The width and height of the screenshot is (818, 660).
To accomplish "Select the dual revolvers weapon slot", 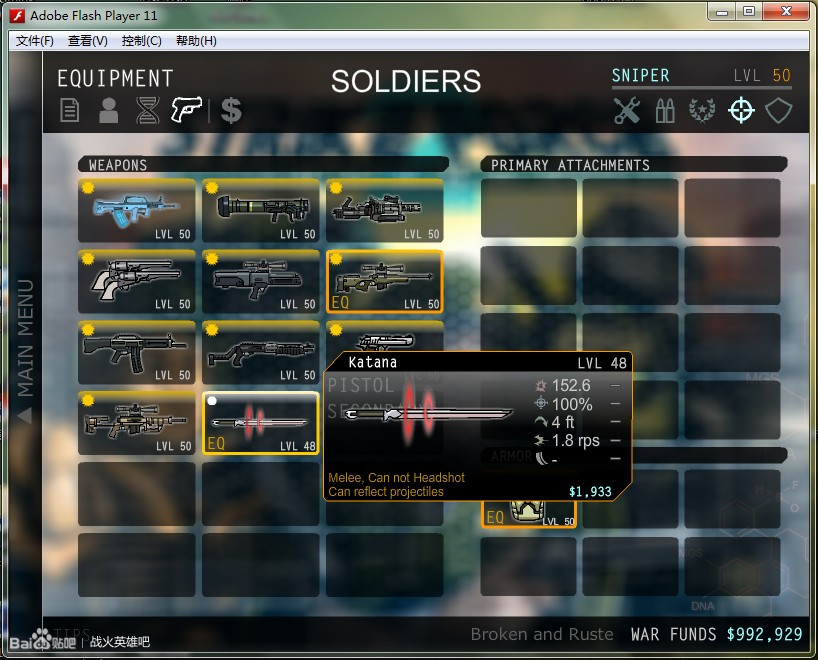I will coord(136,281).
